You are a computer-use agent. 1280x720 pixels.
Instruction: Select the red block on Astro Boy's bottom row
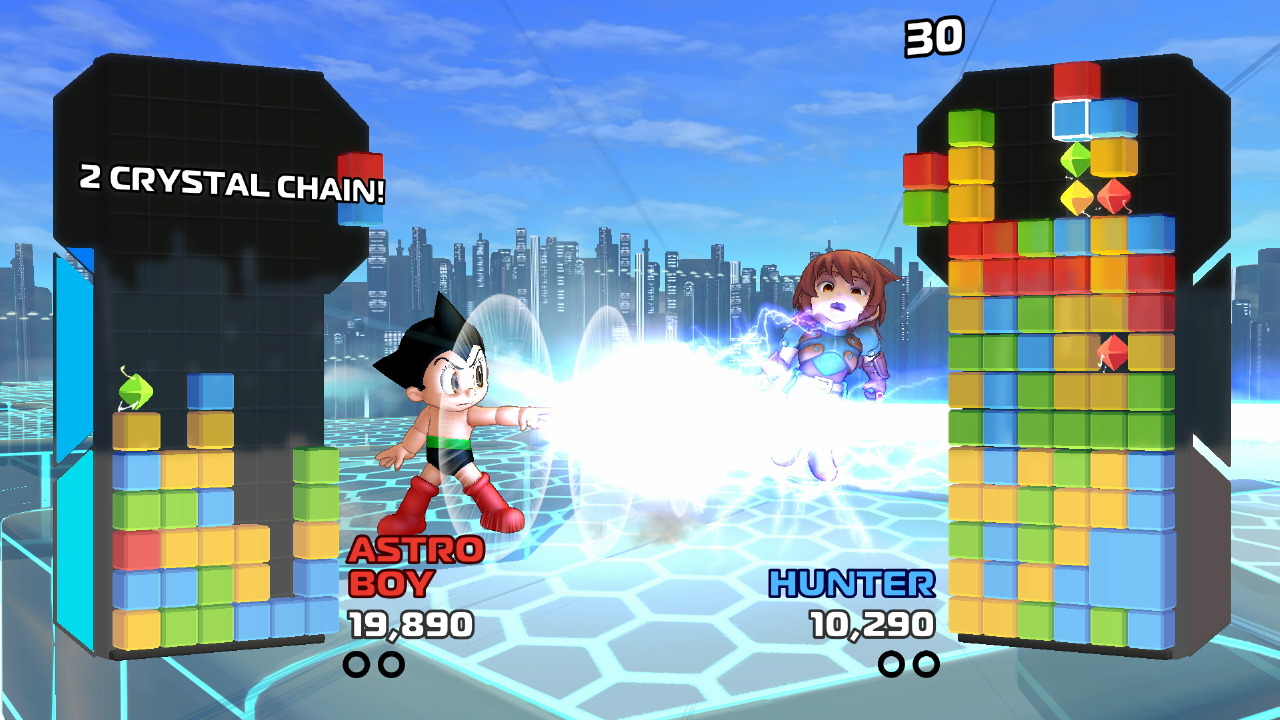coord(135,548)
